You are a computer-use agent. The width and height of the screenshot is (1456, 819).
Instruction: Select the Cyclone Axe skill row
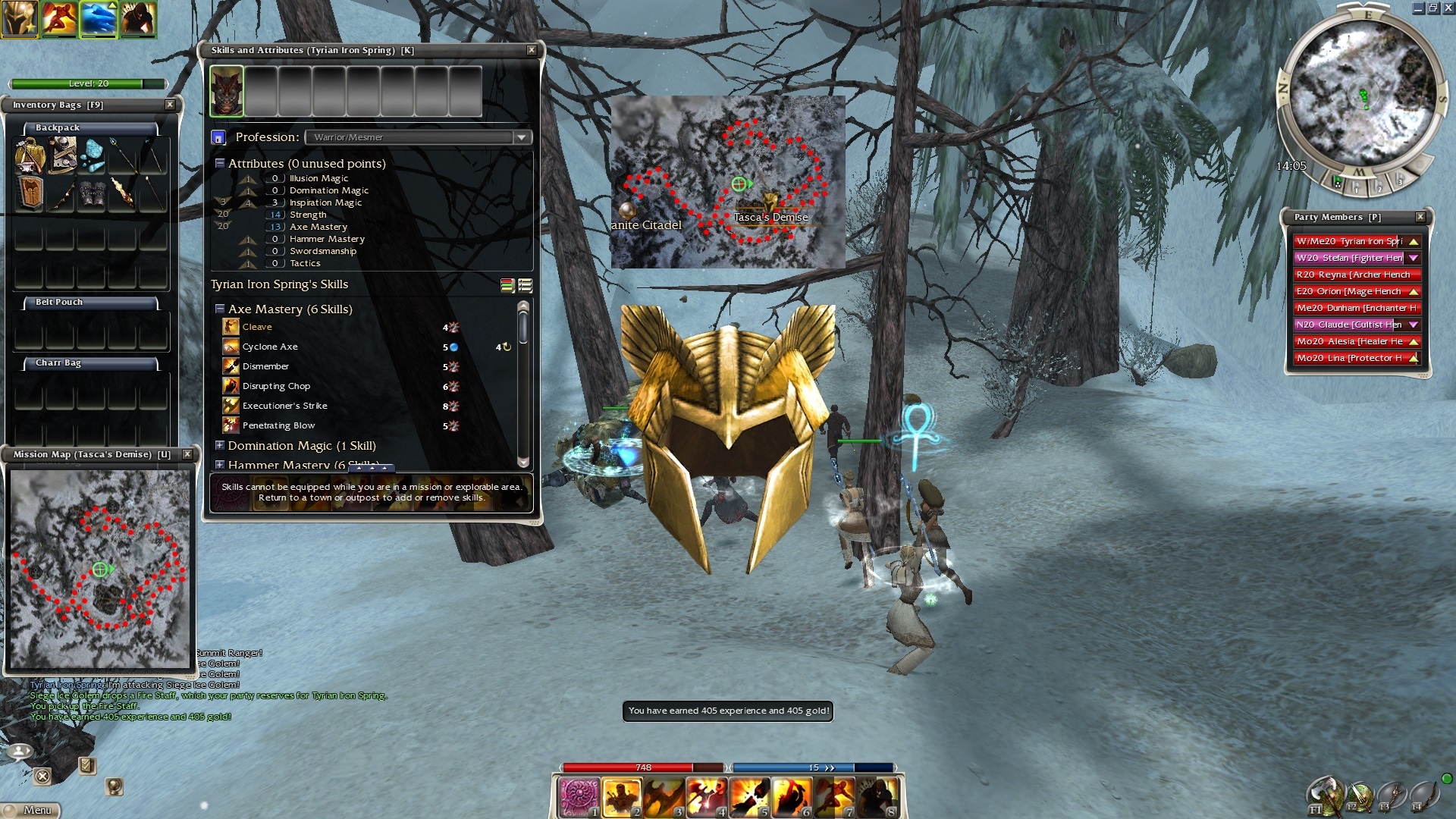270,347
